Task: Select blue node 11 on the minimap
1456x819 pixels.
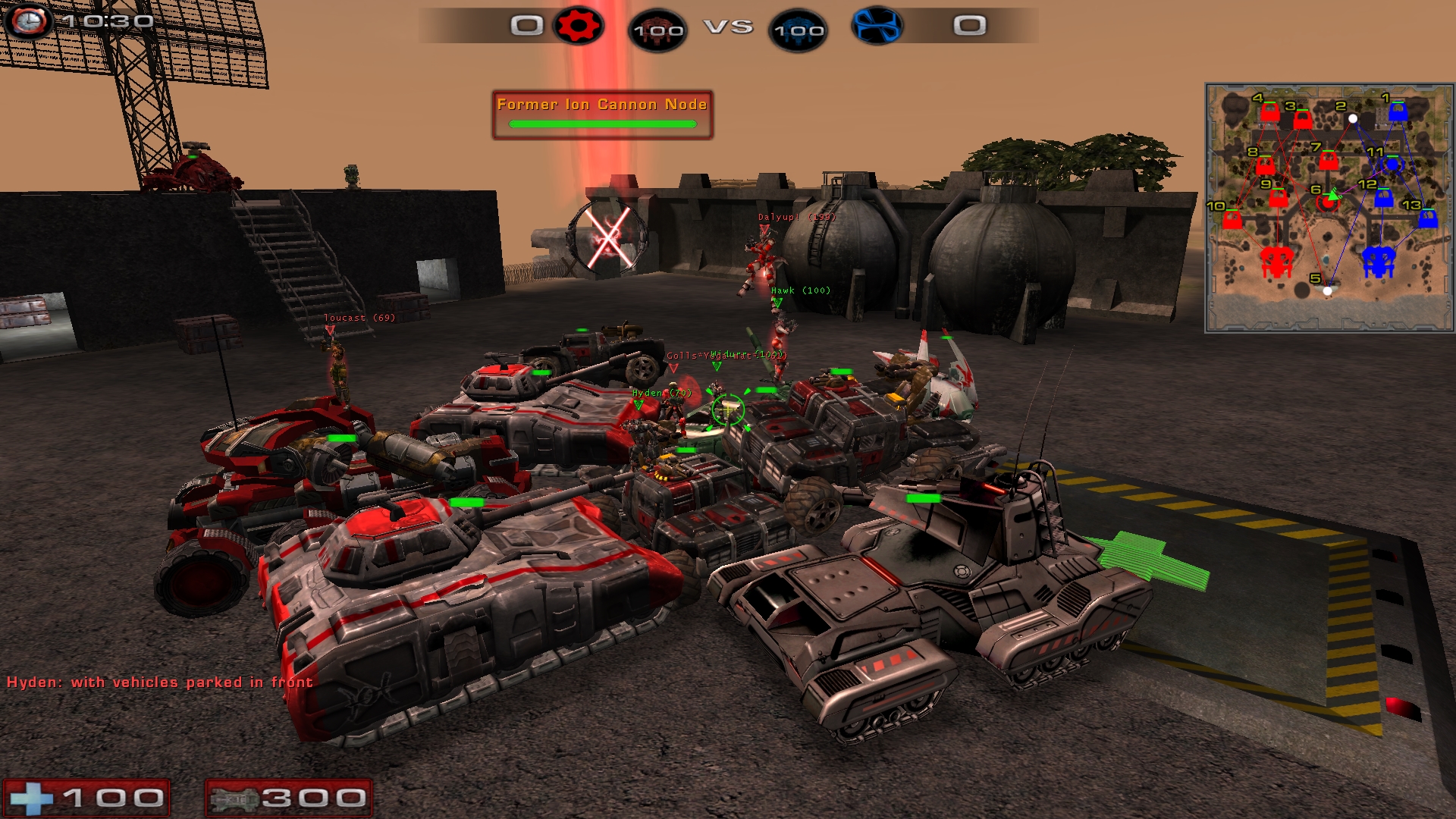Action: (1392, 164)
